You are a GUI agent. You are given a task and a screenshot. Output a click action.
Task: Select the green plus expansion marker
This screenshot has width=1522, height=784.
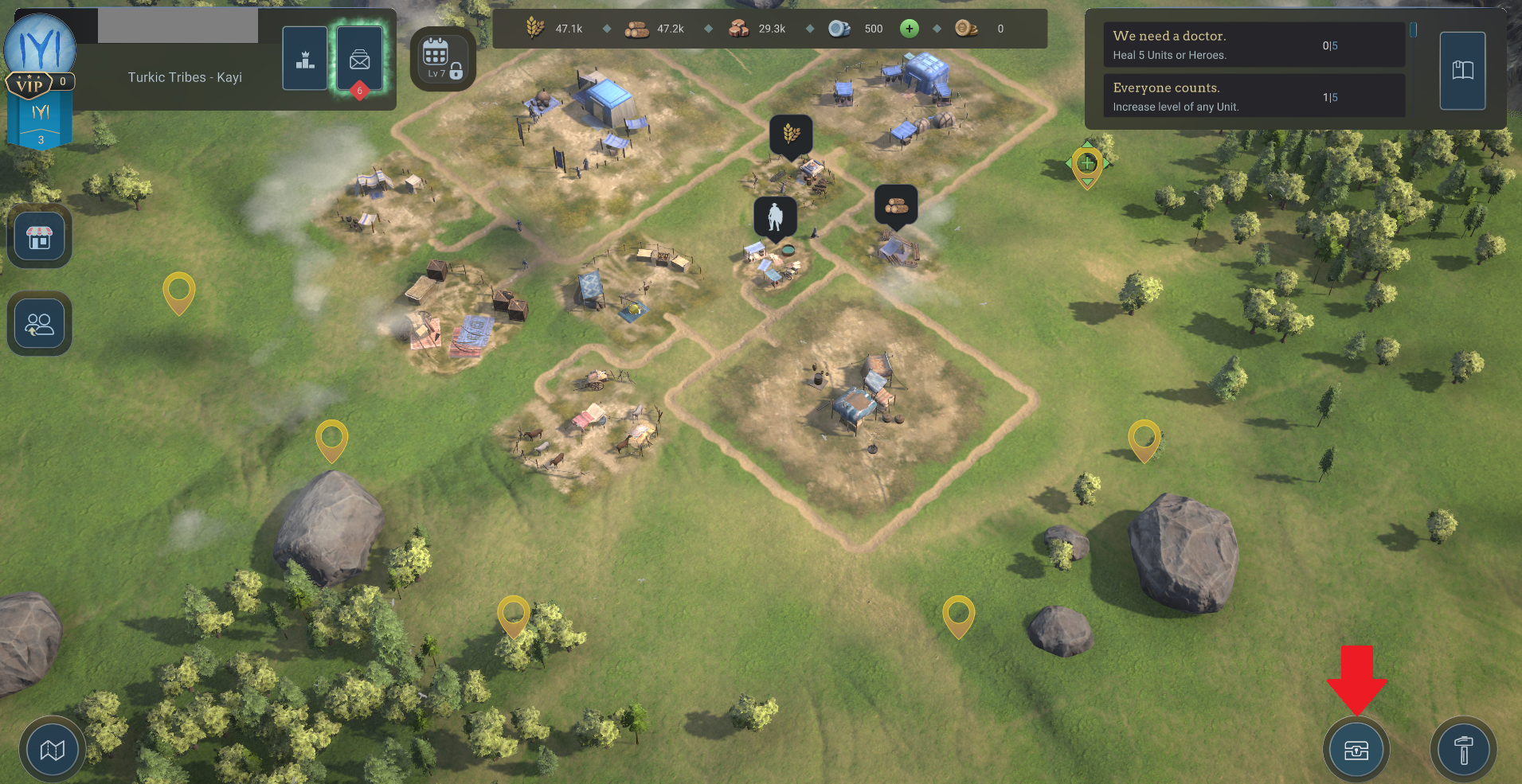(x=1087, y=164)
